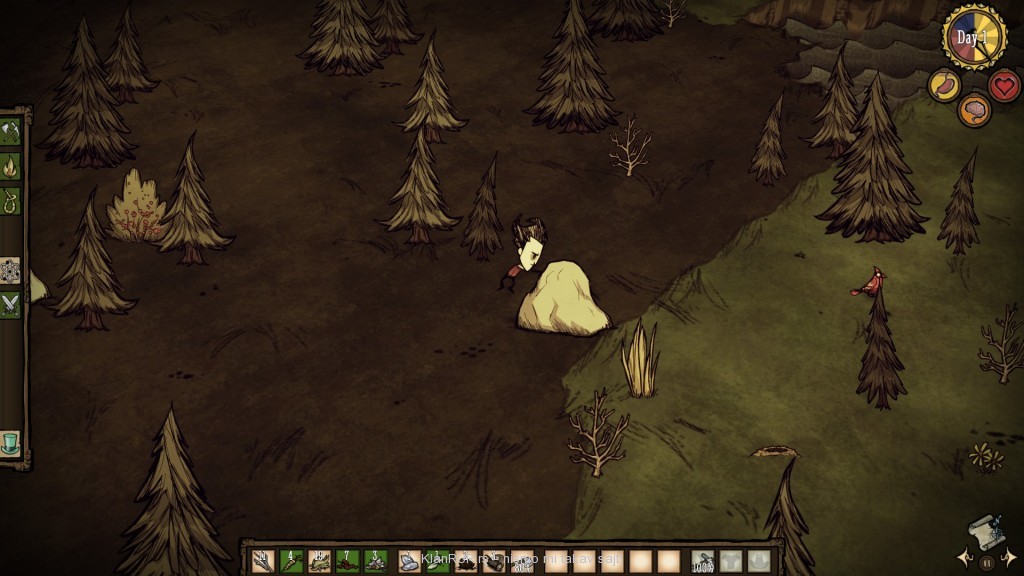Image resolution: width=1024 pixels, height=576 pixels.
Task: Select the berries inventory slot
Action: pyautogui.click(x=348, y=561)
